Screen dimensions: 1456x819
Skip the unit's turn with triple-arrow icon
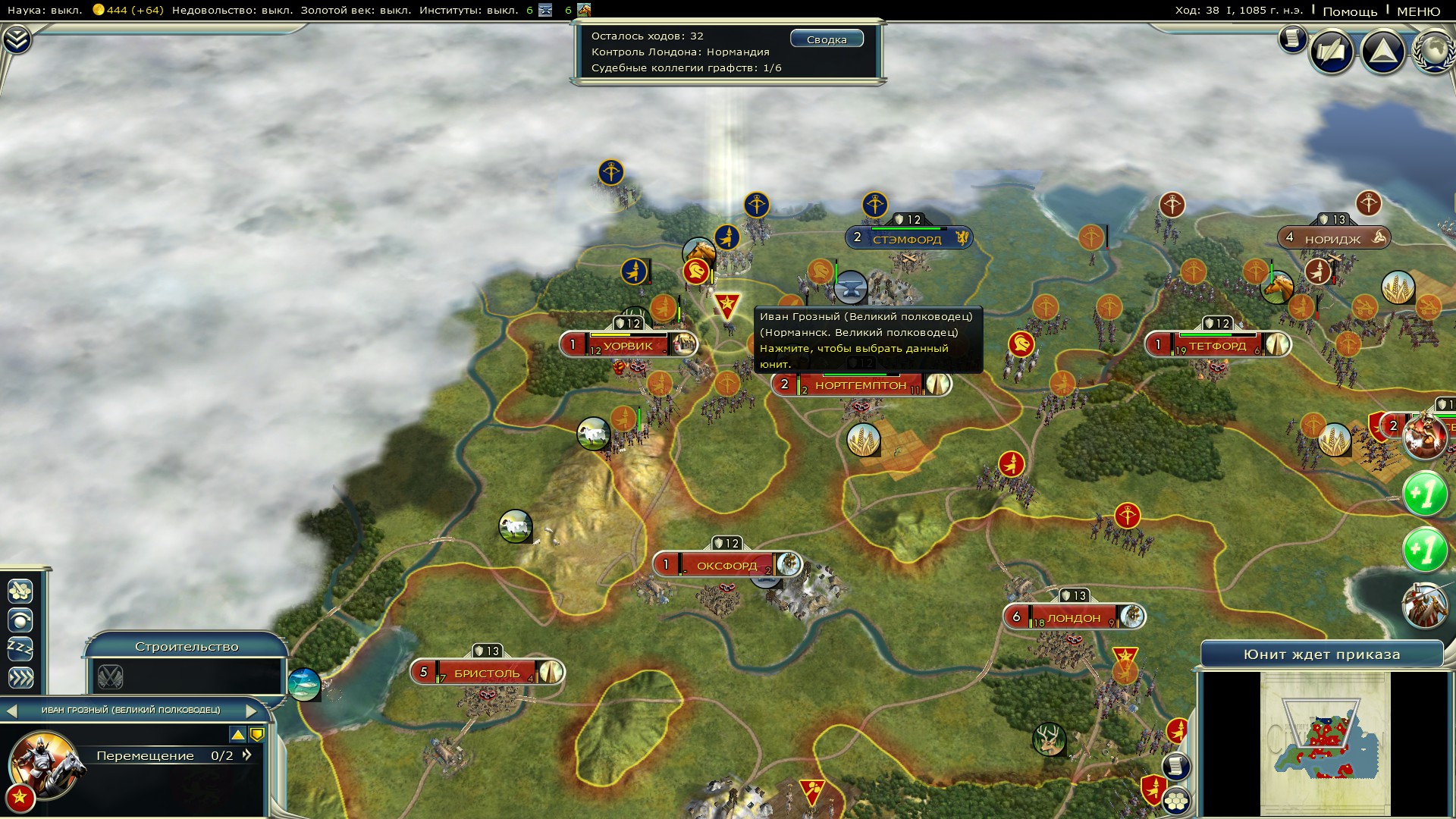[20, 678]
